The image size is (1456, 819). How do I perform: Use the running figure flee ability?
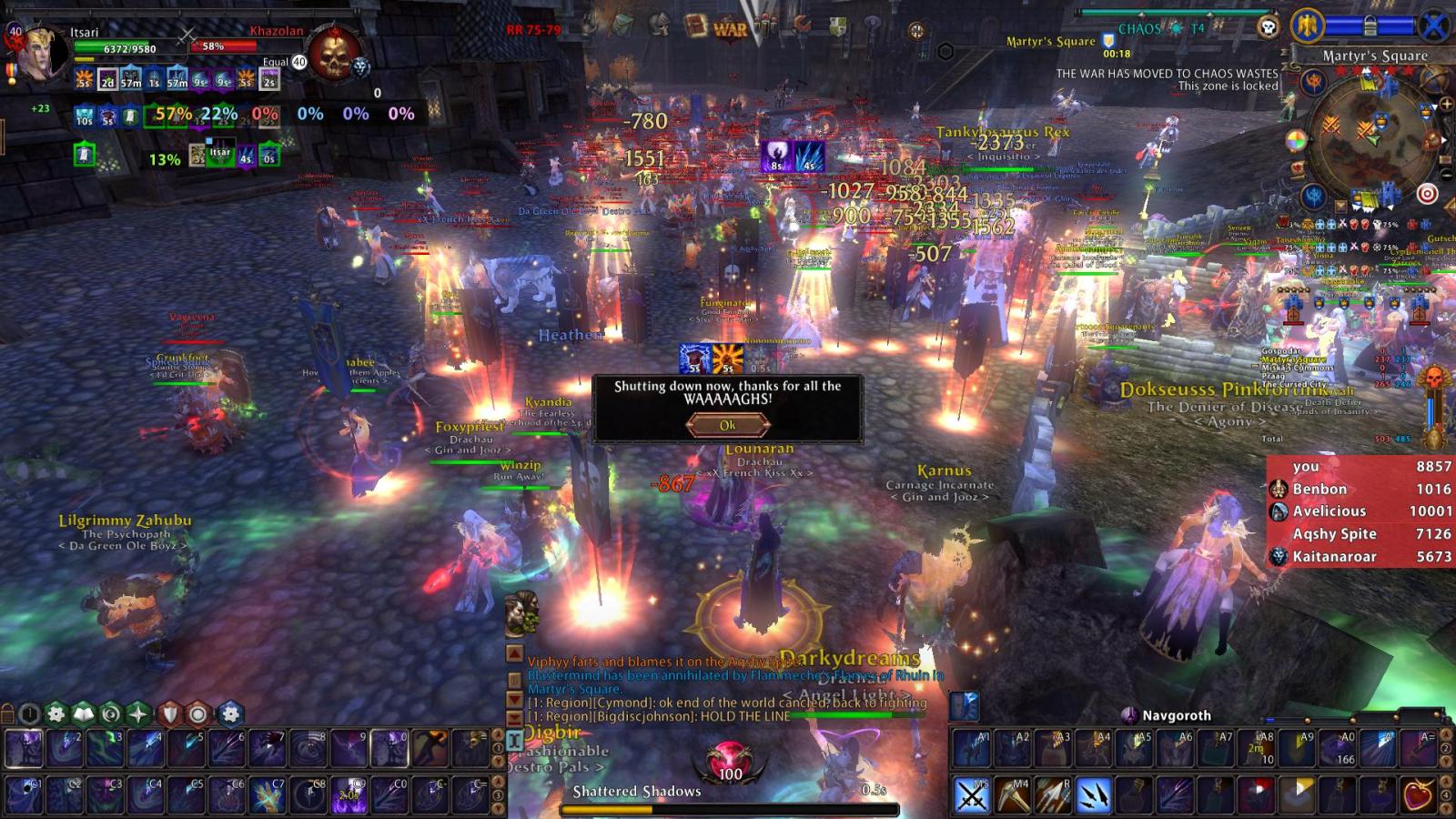(x=430, y=748)
